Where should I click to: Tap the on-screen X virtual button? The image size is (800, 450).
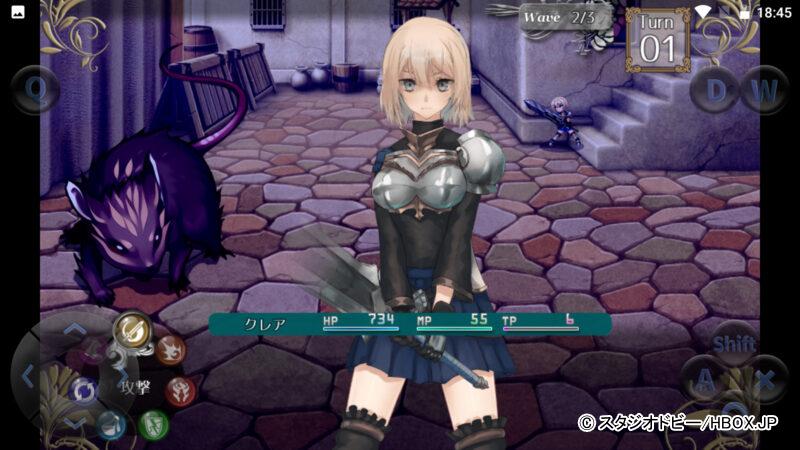click(765, 380)
